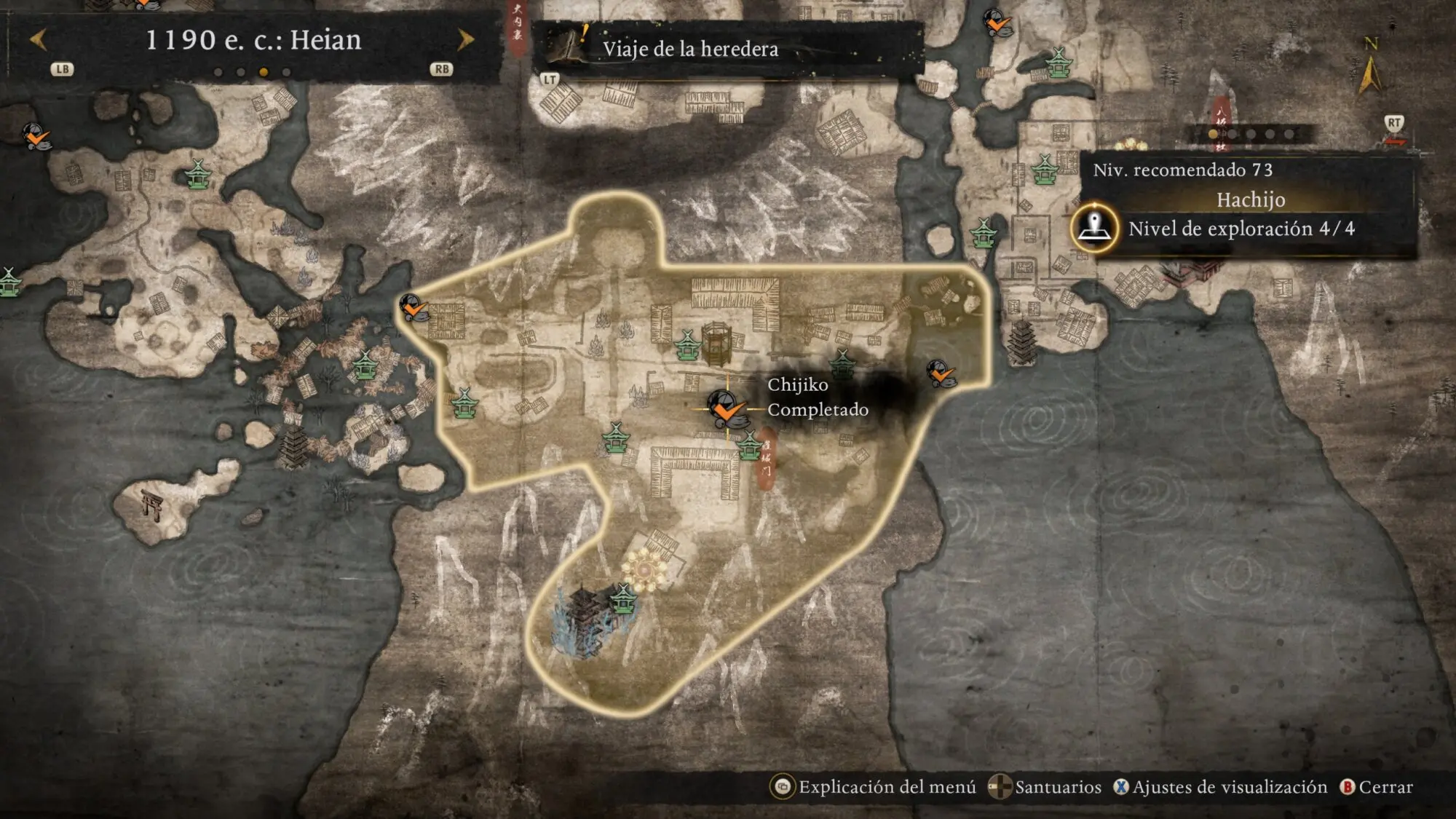Select the torii gate marker on the island
1456x819 pixels.
pyautogui.click(x=152, y=505)
